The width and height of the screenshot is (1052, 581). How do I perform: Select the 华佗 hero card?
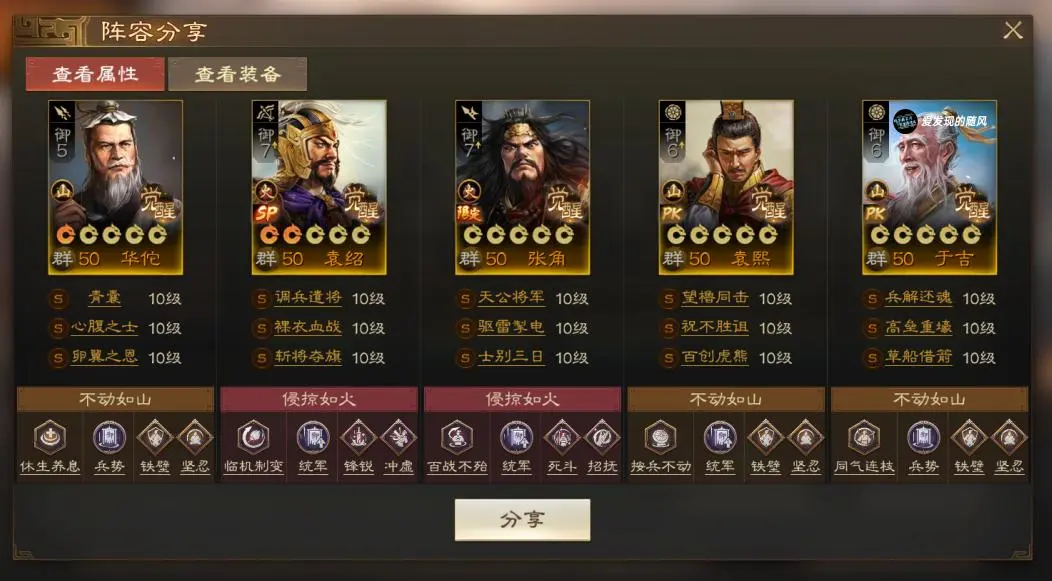click(x=116, y=186)
